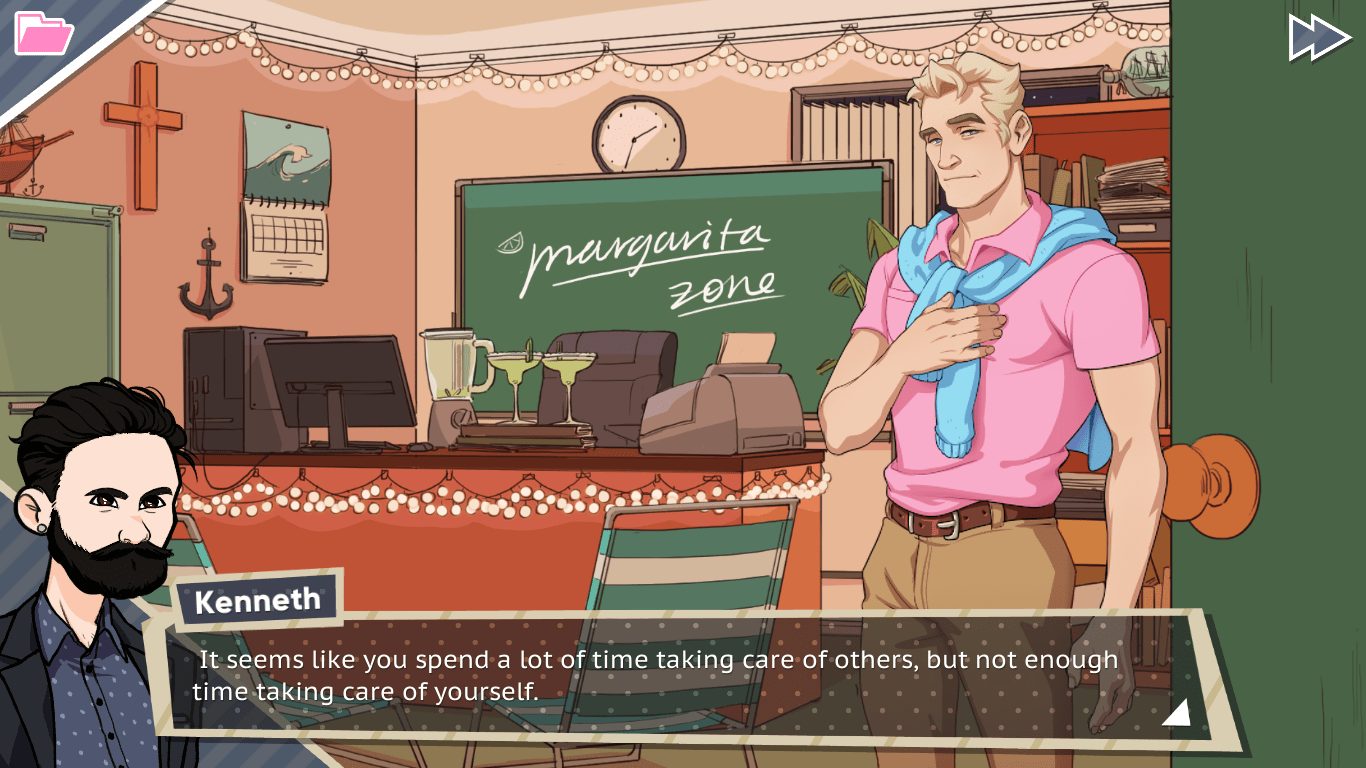Click the dialogue advance triangle
The width and height of the screenshot is (1366, 768).
pos(1177,712)
